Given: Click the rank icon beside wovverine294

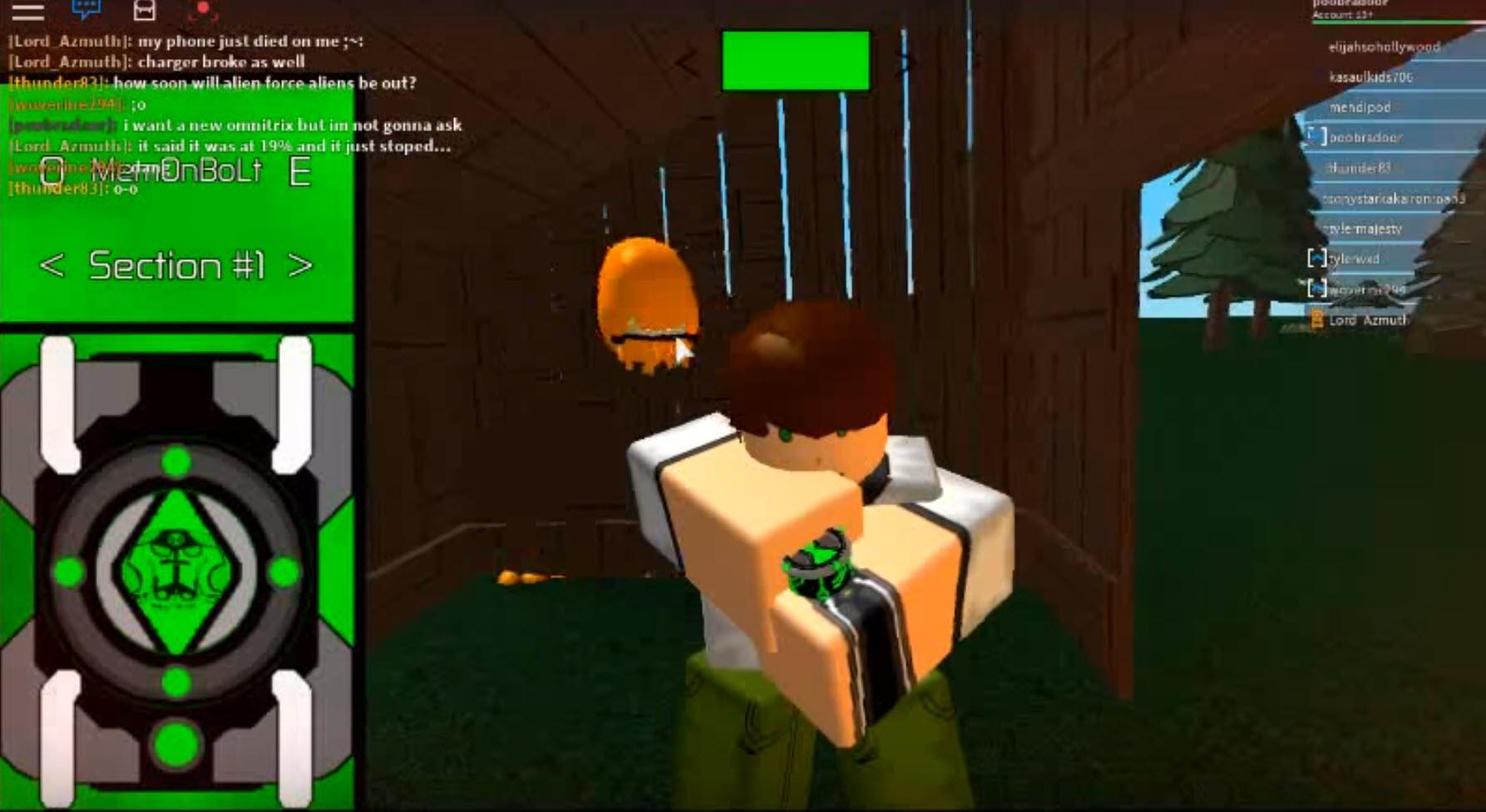Looking at the screenshot, I should tap(1318, 290).
